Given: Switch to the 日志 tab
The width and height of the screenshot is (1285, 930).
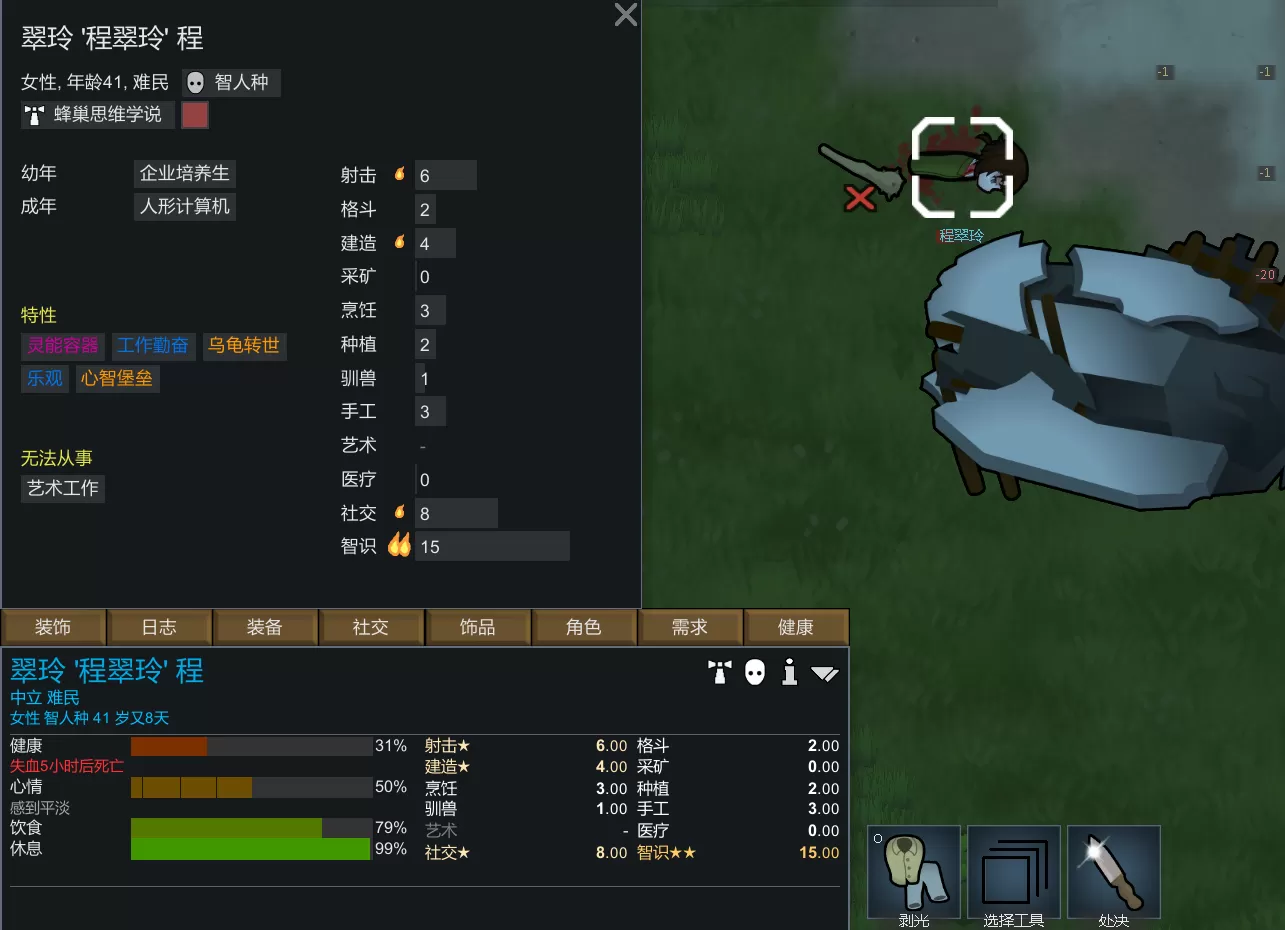Looking at the screenshot, I should 159,627.
